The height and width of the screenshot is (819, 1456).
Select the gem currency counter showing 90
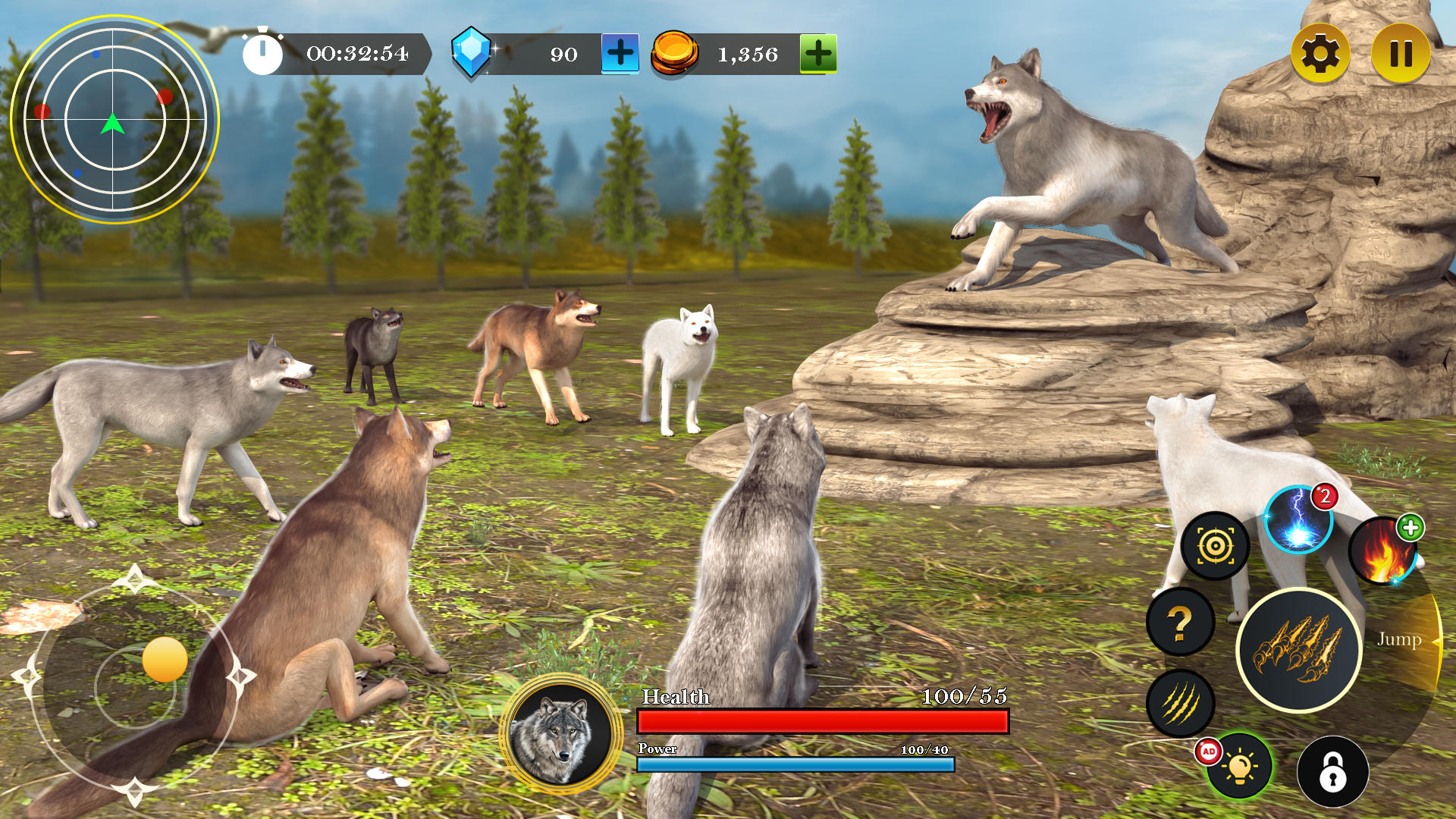(563, 54)
